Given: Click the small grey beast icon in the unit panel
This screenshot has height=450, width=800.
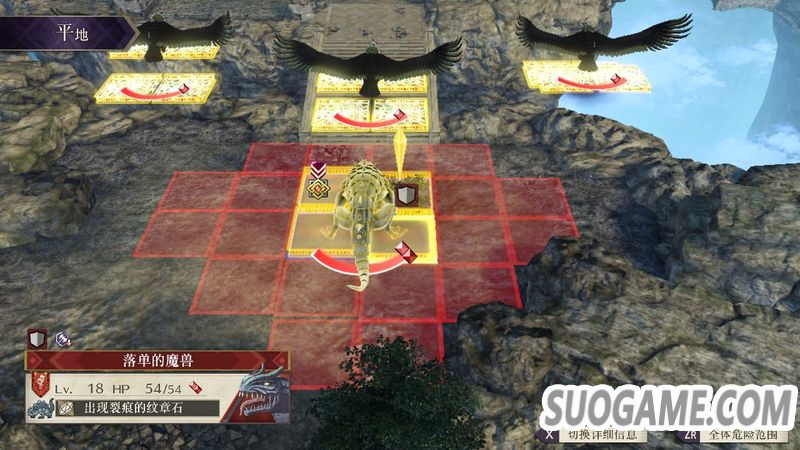Looking at the screenshot, I should pyautogui.click(x=41, y=409).
